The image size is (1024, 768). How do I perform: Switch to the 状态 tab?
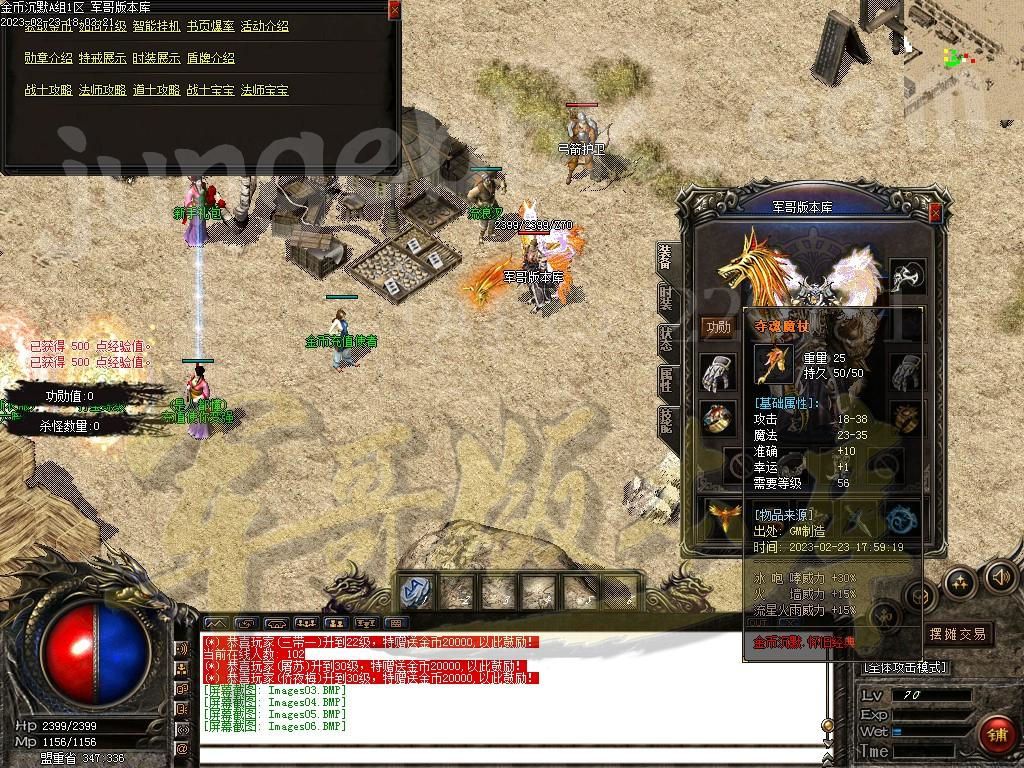666,339
